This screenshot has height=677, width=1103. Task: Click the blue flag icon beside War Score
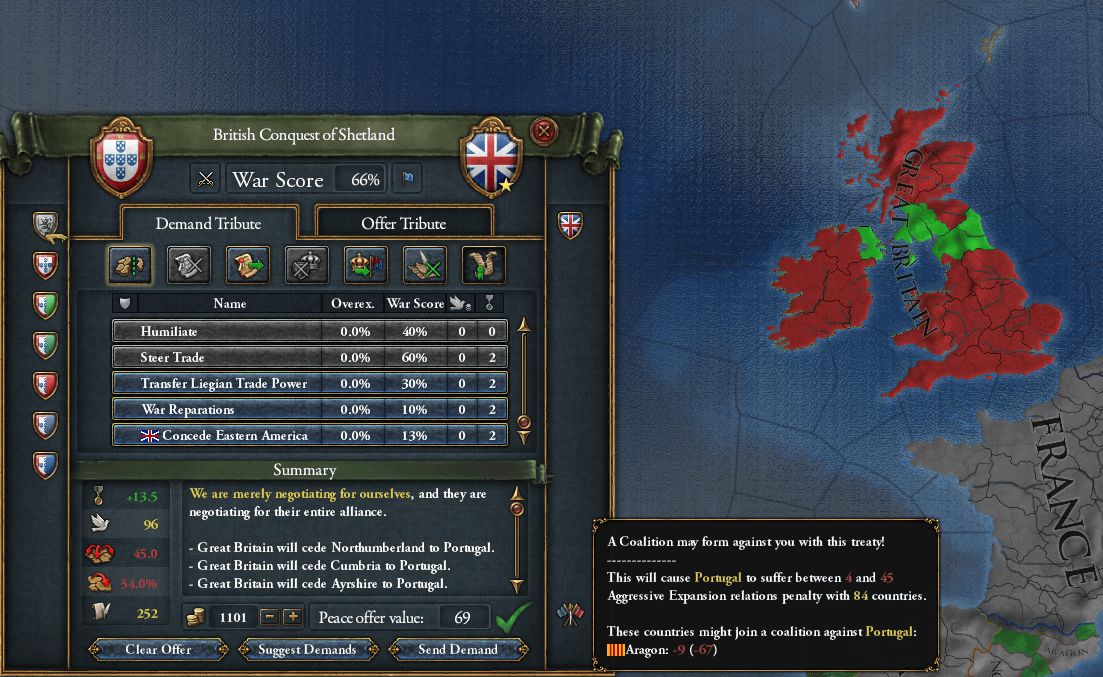click(407, 180)
